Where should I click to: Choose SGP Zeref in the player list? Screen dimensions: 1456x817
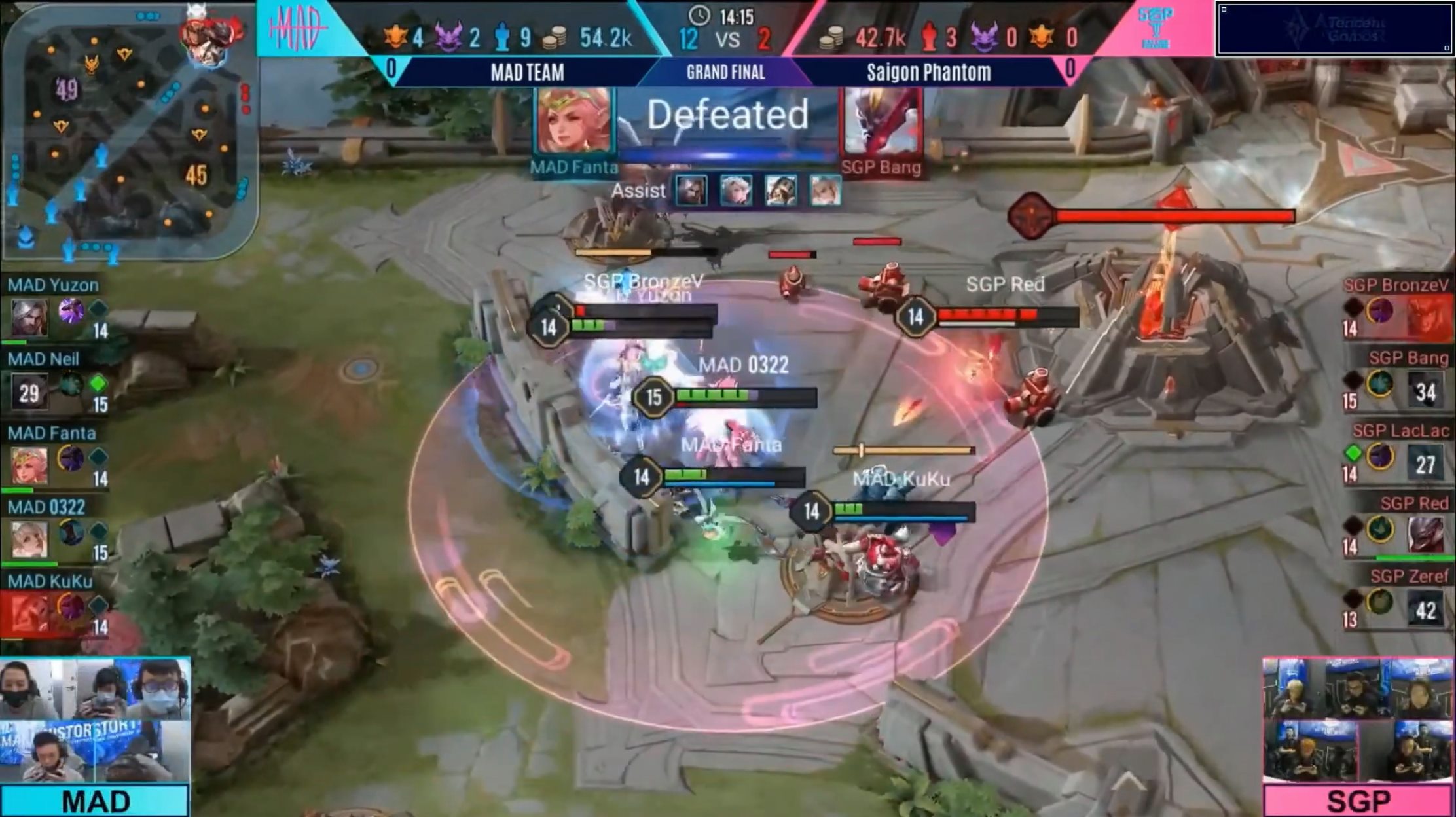point(1409,577)
